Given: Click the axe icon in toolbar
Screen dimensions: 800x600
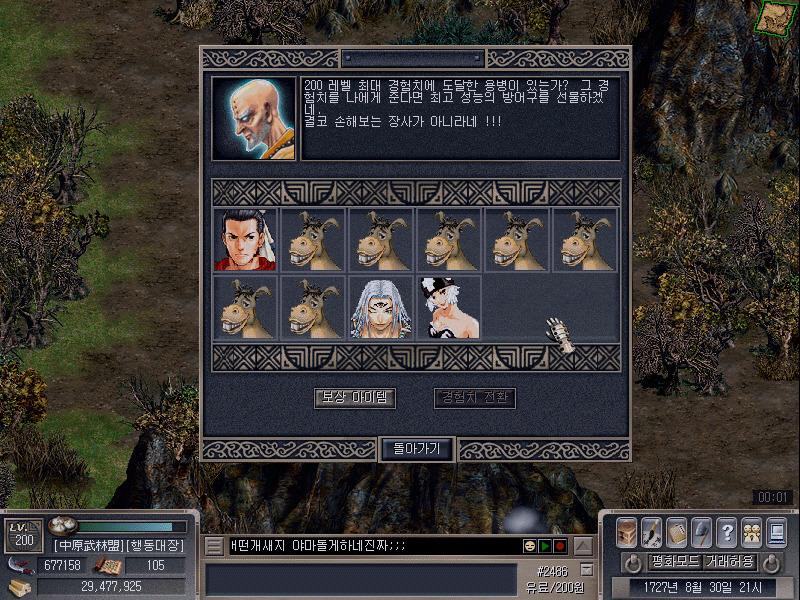Looking at the screenshot, I should tap(701, 530).
